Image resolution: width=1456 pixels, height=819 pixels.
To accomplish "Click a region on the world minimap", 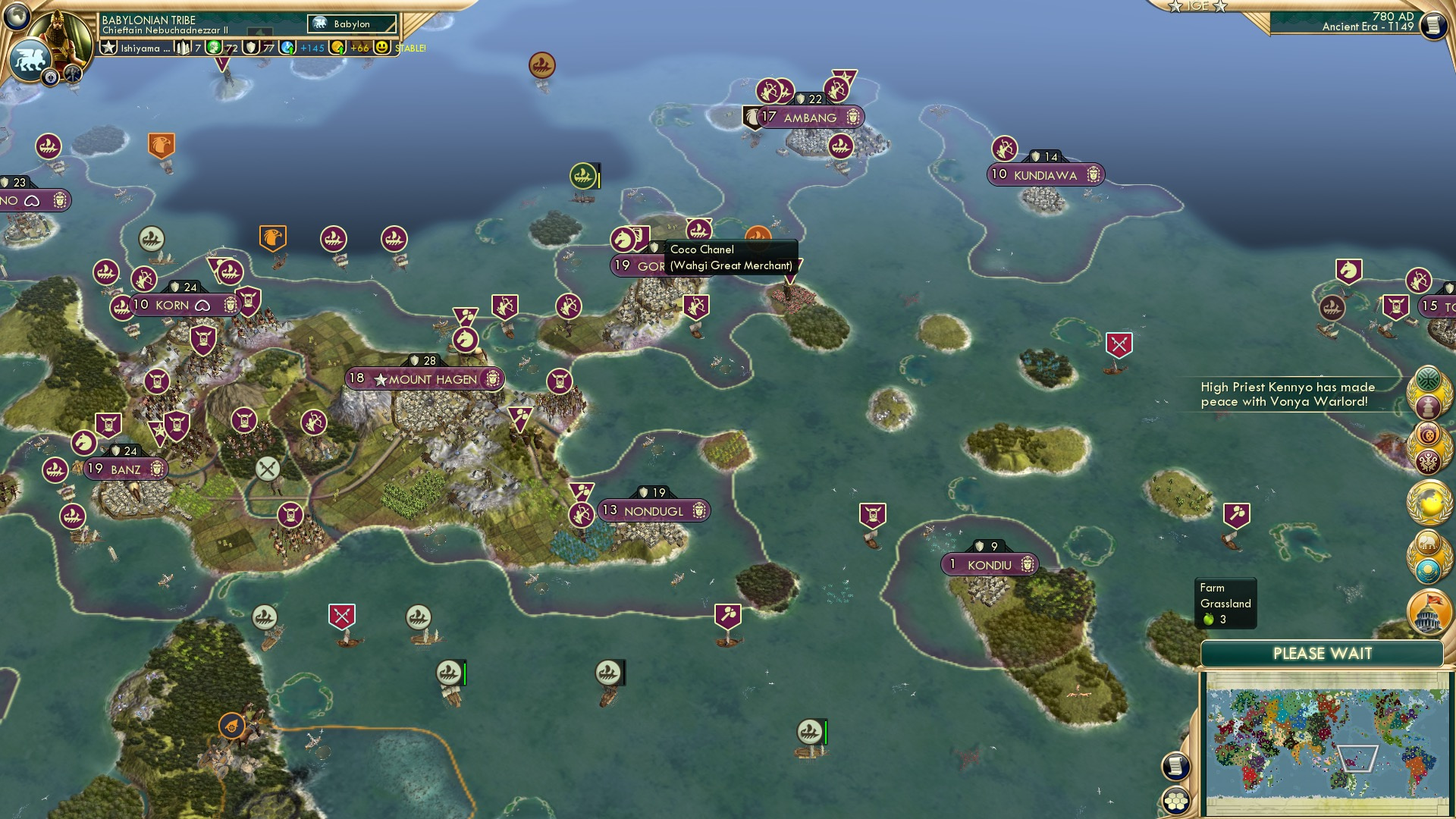I will point(1327,743).
